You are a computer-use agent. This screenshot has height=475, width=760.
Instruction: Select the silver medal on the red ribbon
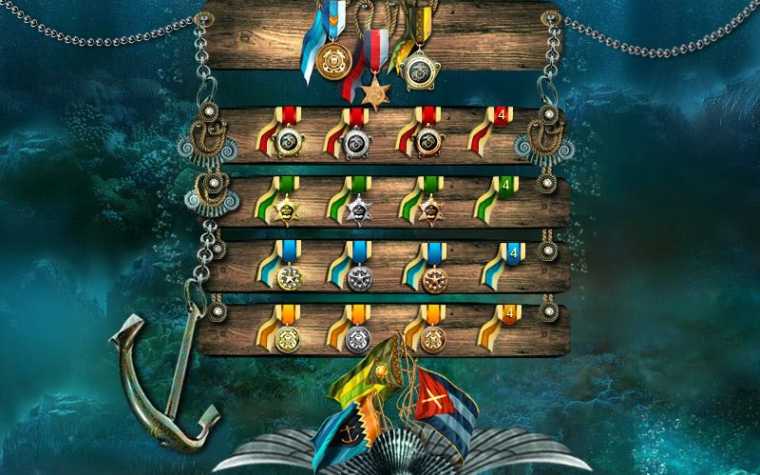357,143
